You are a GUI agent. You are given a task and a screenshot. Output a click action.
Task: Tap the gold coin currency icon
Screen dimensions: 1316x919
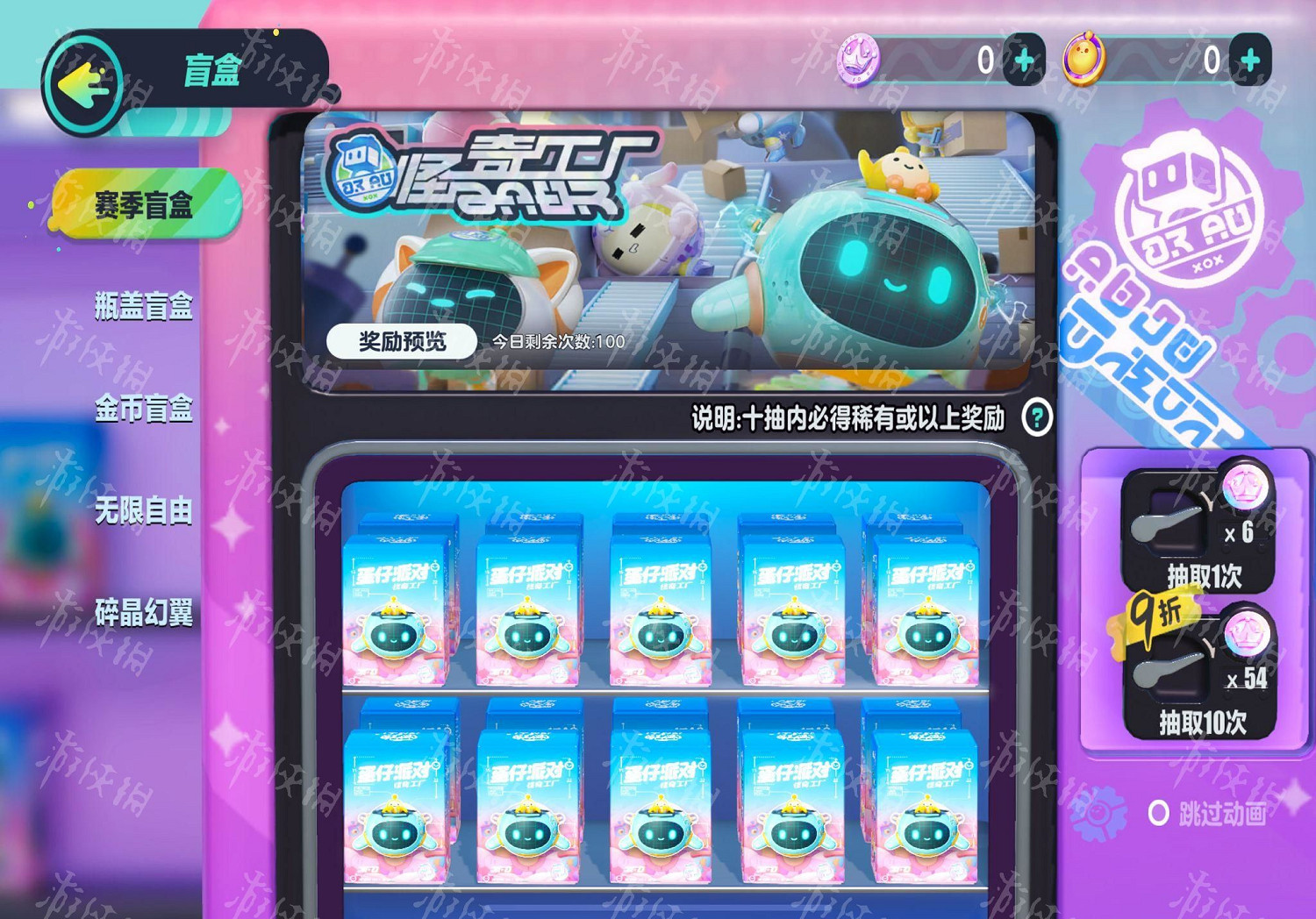[1081, 58]
